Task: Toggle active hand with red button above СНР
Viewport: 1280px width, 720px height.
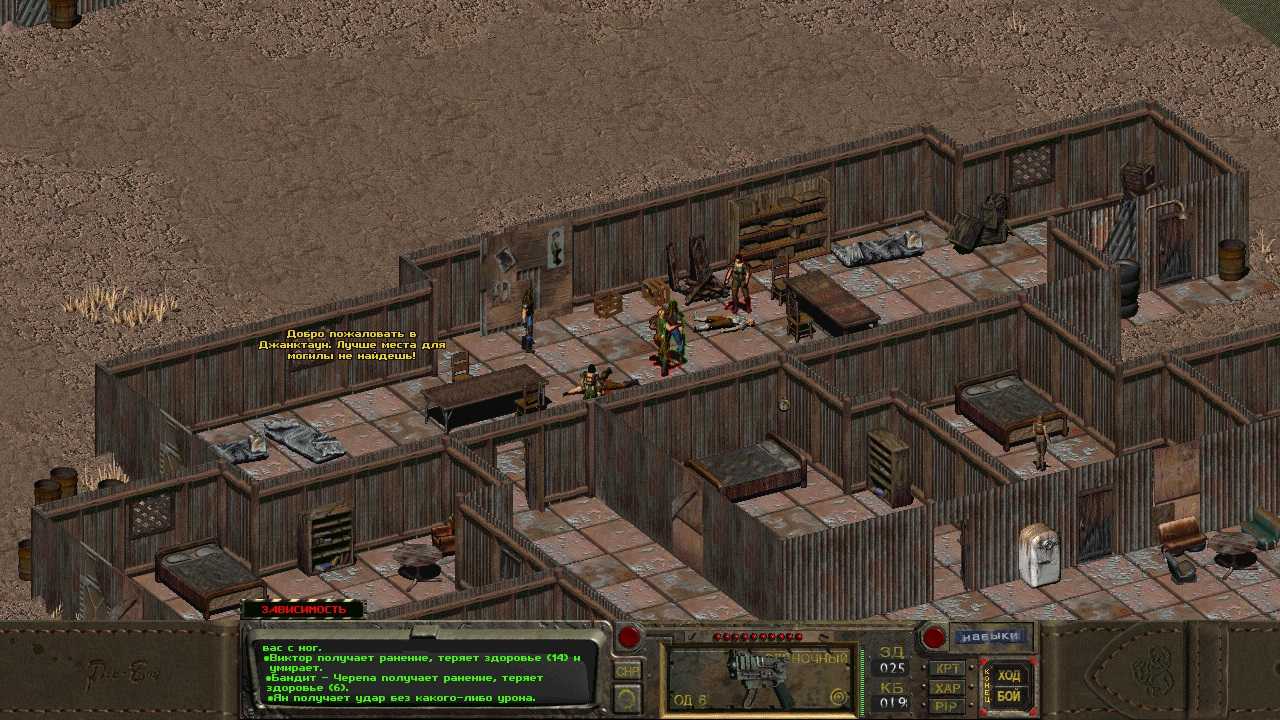Action: [628, 637]
